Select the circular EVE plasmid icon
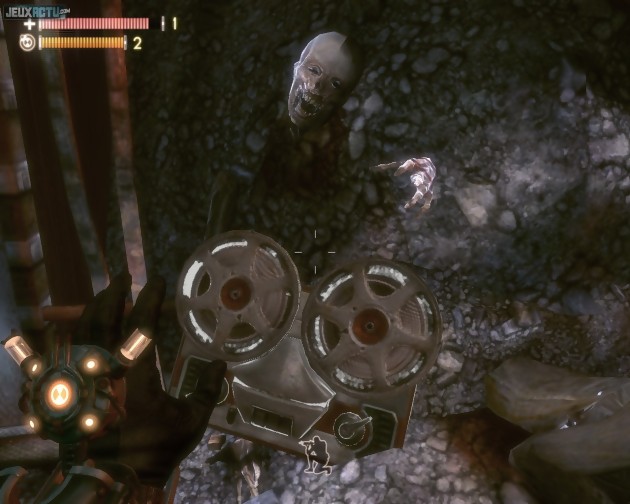The image size is (630, 504). pyautogui.click(x=27, y=42)
